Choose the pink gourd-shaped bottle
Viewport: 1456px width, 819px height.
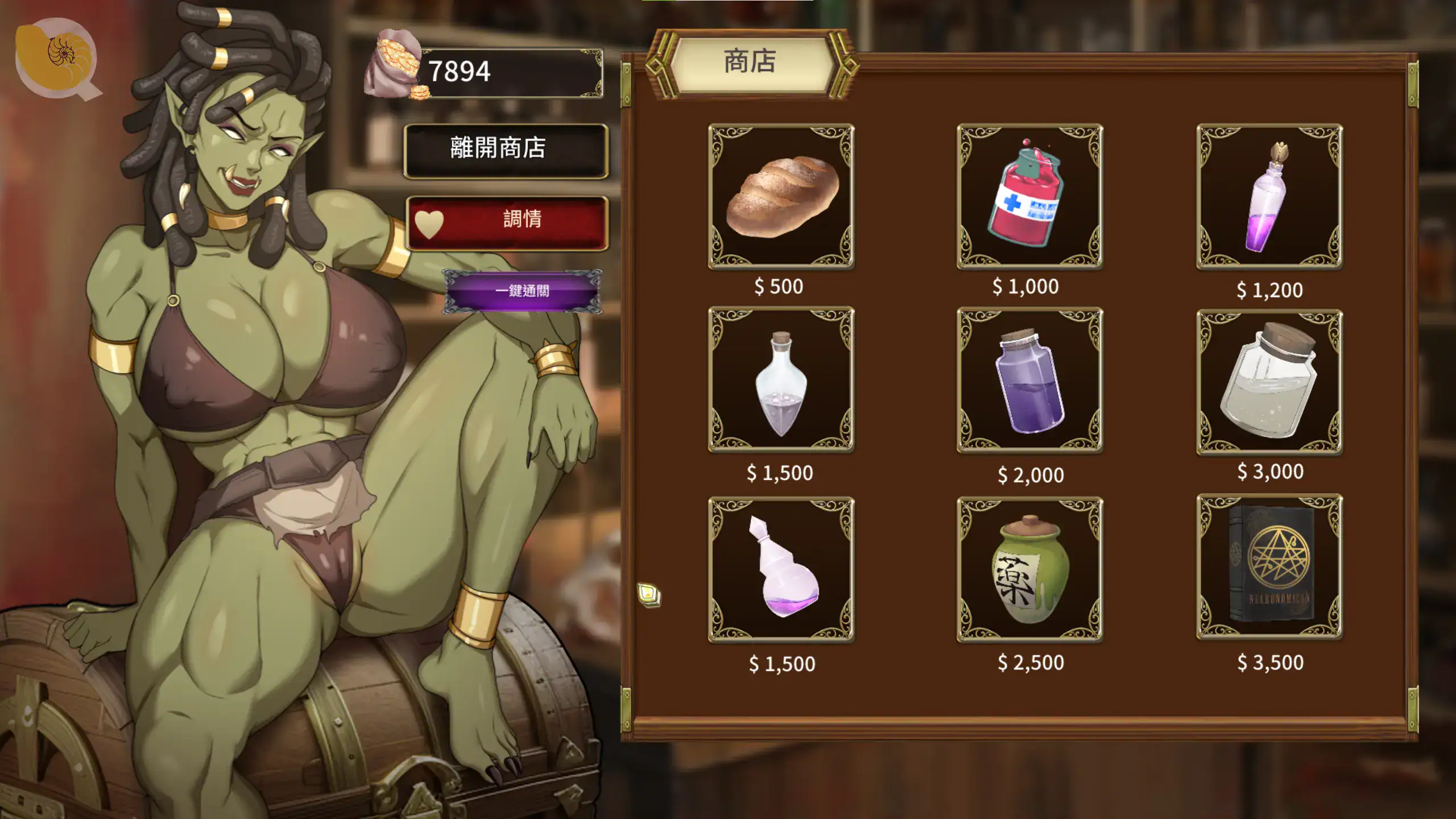(781, 569)
